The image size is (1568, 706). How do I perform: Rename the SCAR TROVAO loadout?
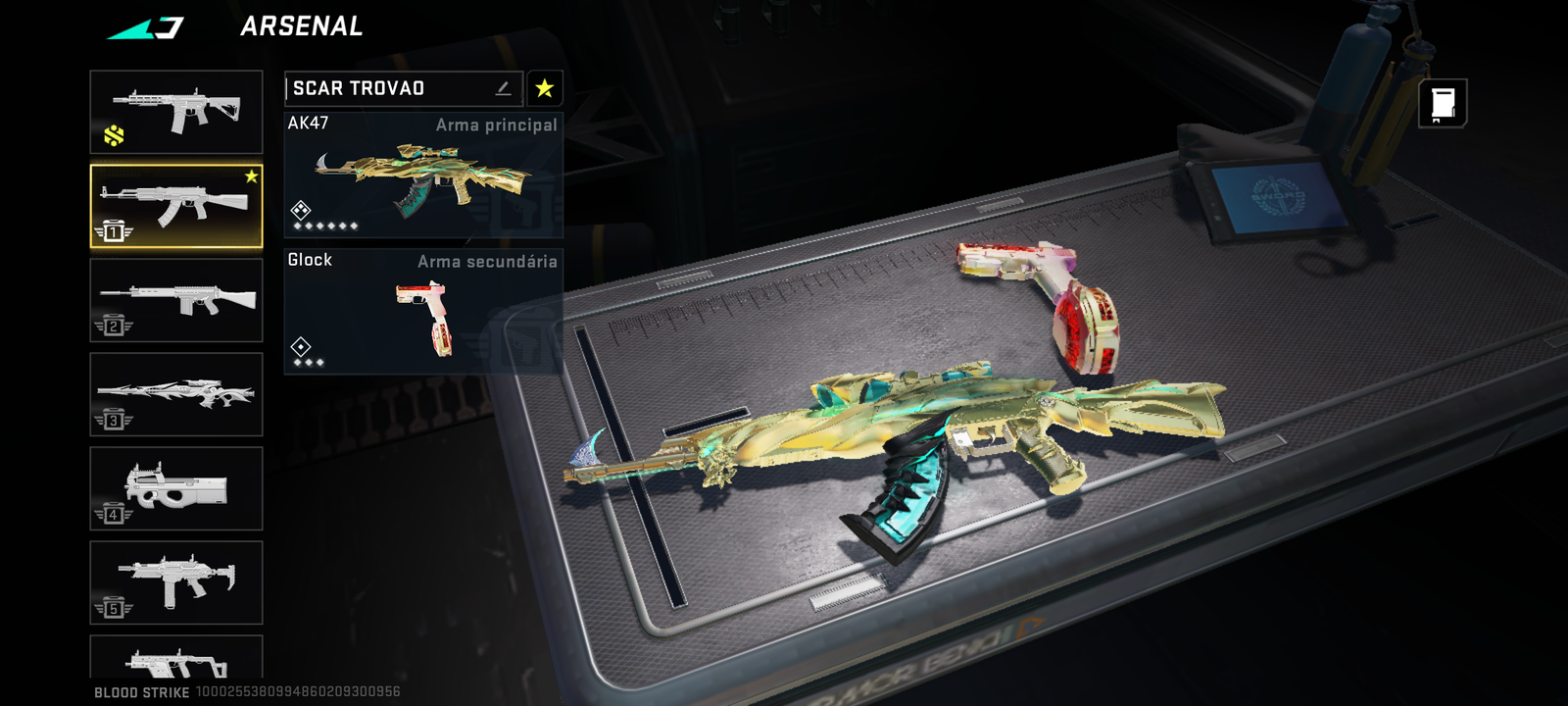pos(503,88)
